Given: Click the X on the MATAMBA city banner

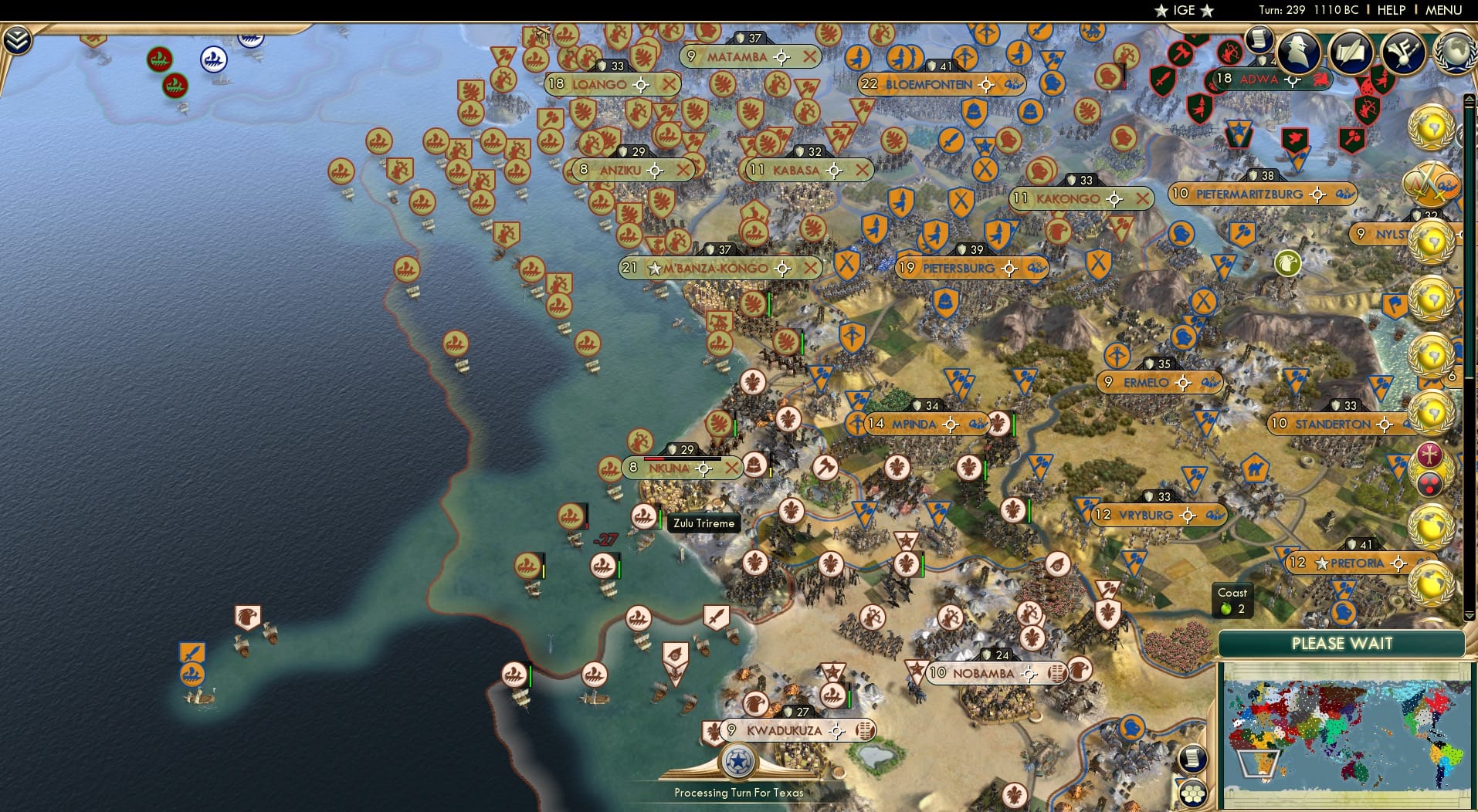Looking at the screenshot, I should pyautogui.click(x=810, y=56).
